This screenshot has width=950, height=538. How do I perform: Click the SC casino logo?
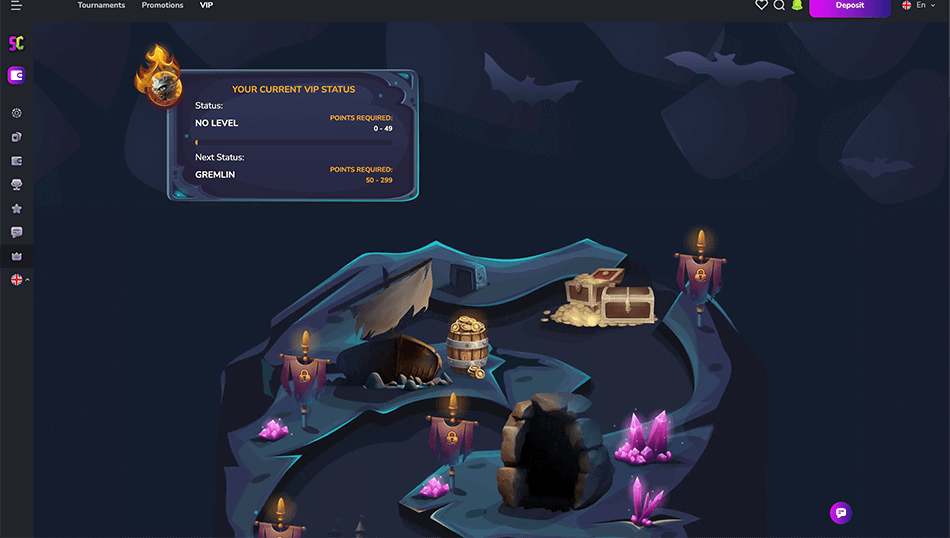(x=16, y=44)
